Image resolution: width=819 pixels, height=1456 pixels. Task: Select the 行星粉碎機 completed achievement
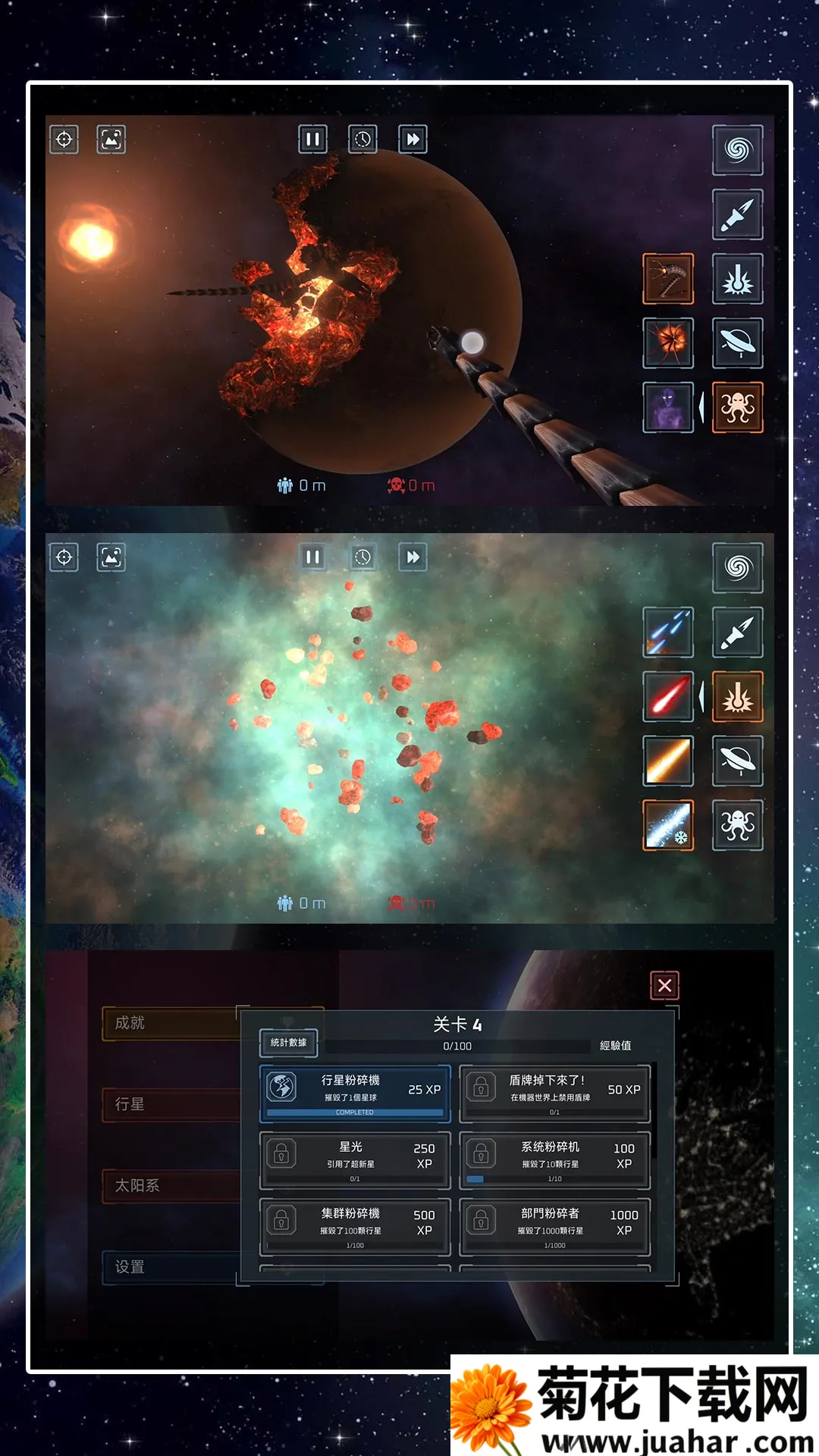coord(355,1093)
